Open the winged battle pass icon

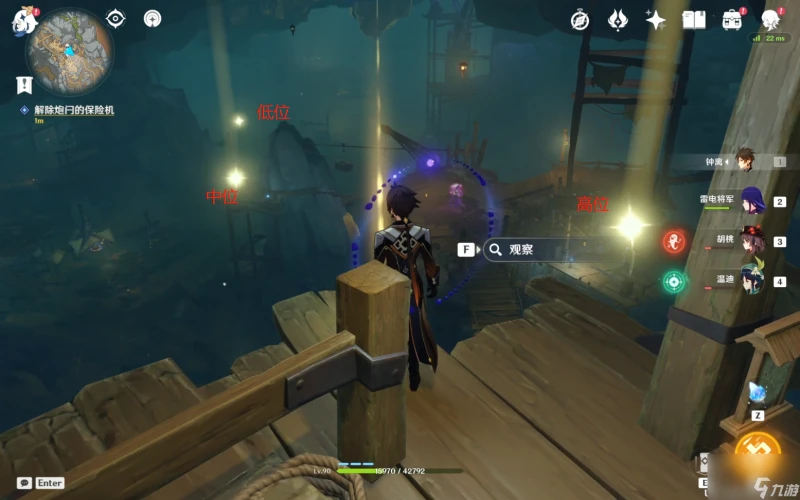(x=618, y=20)
